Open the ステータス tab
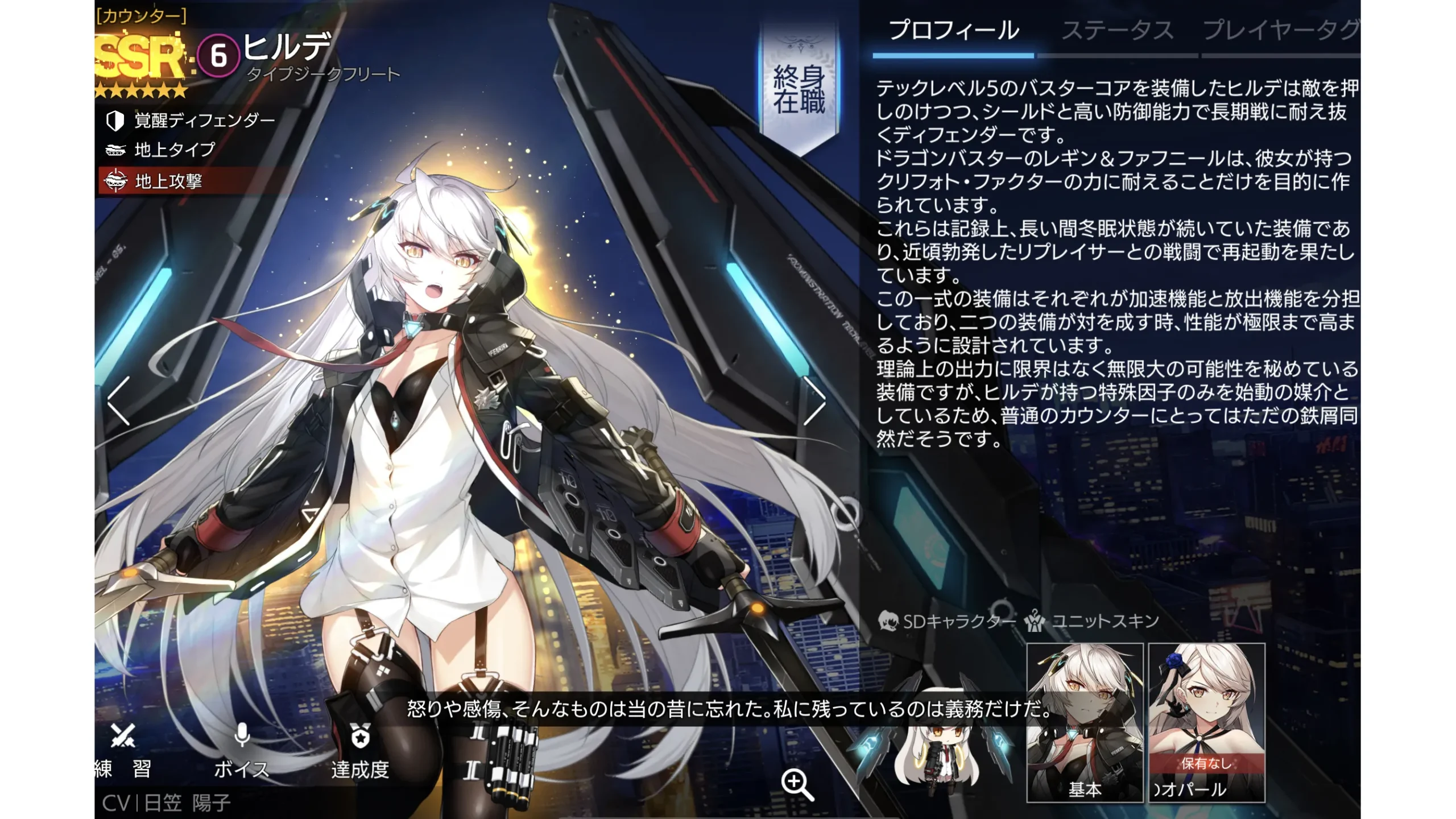The width and height of the screenshot is (1456, 819). pos(1117,31)
